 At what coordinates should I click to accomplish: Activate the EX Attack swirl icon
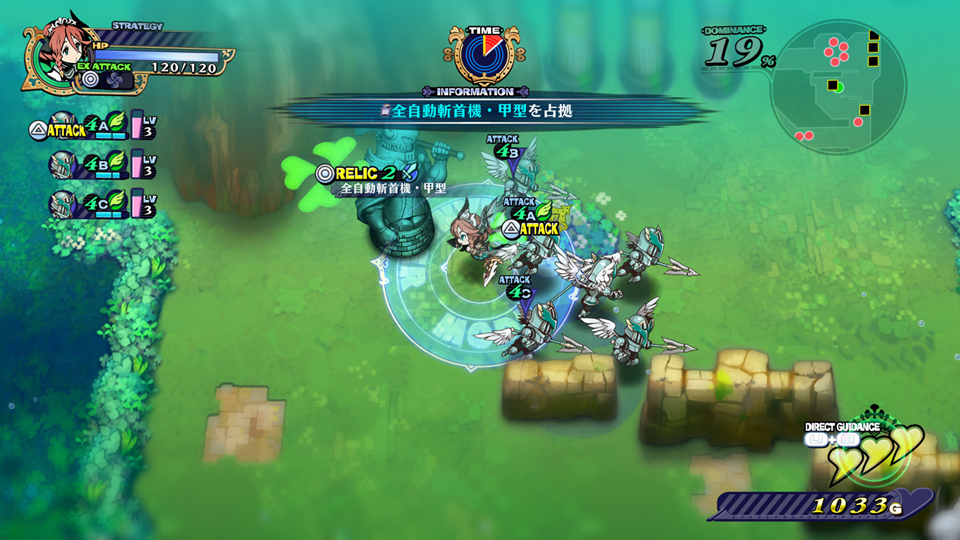(x=116, y=79)
